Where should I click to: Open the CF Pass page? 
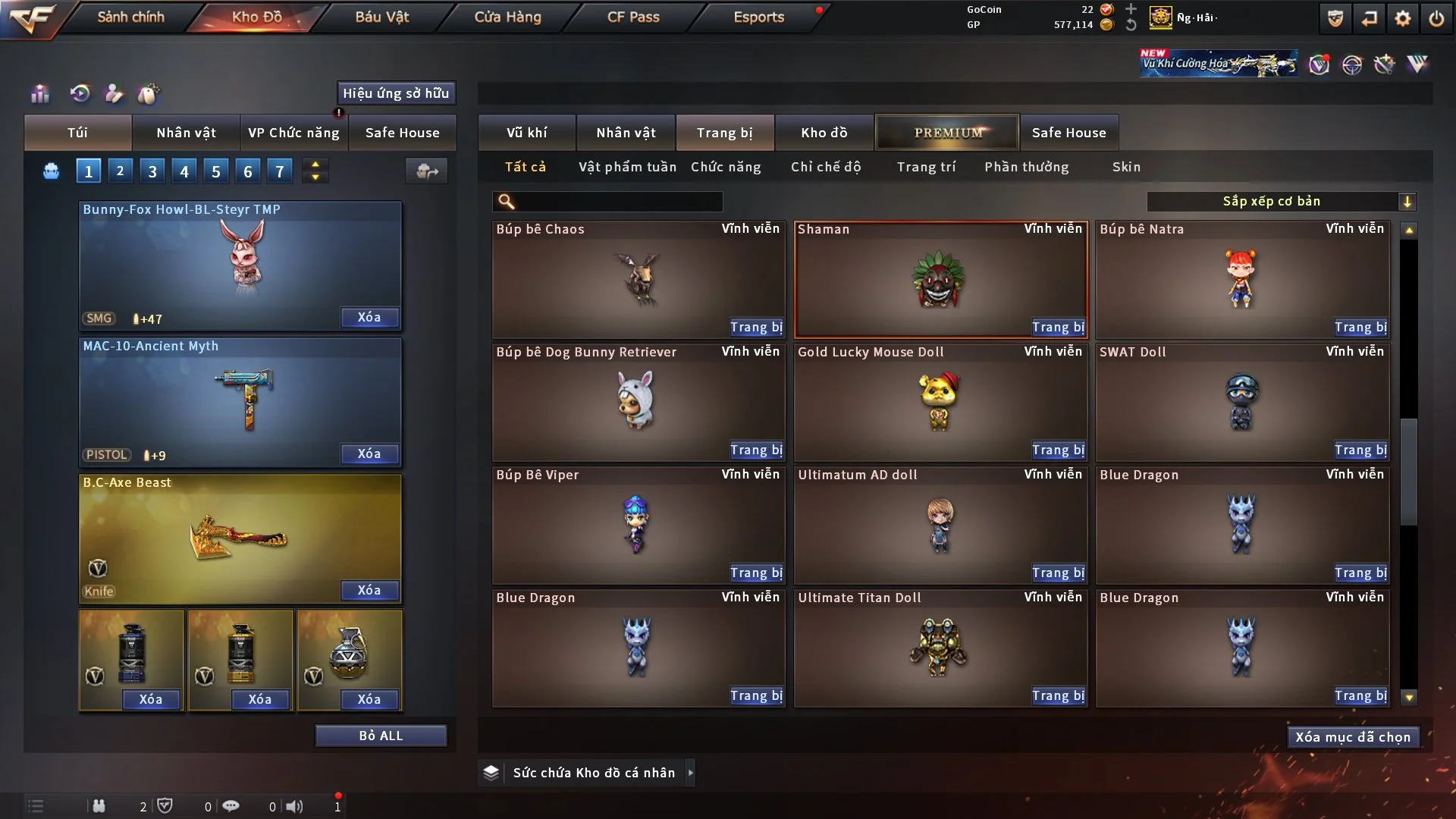click(633, 17)
